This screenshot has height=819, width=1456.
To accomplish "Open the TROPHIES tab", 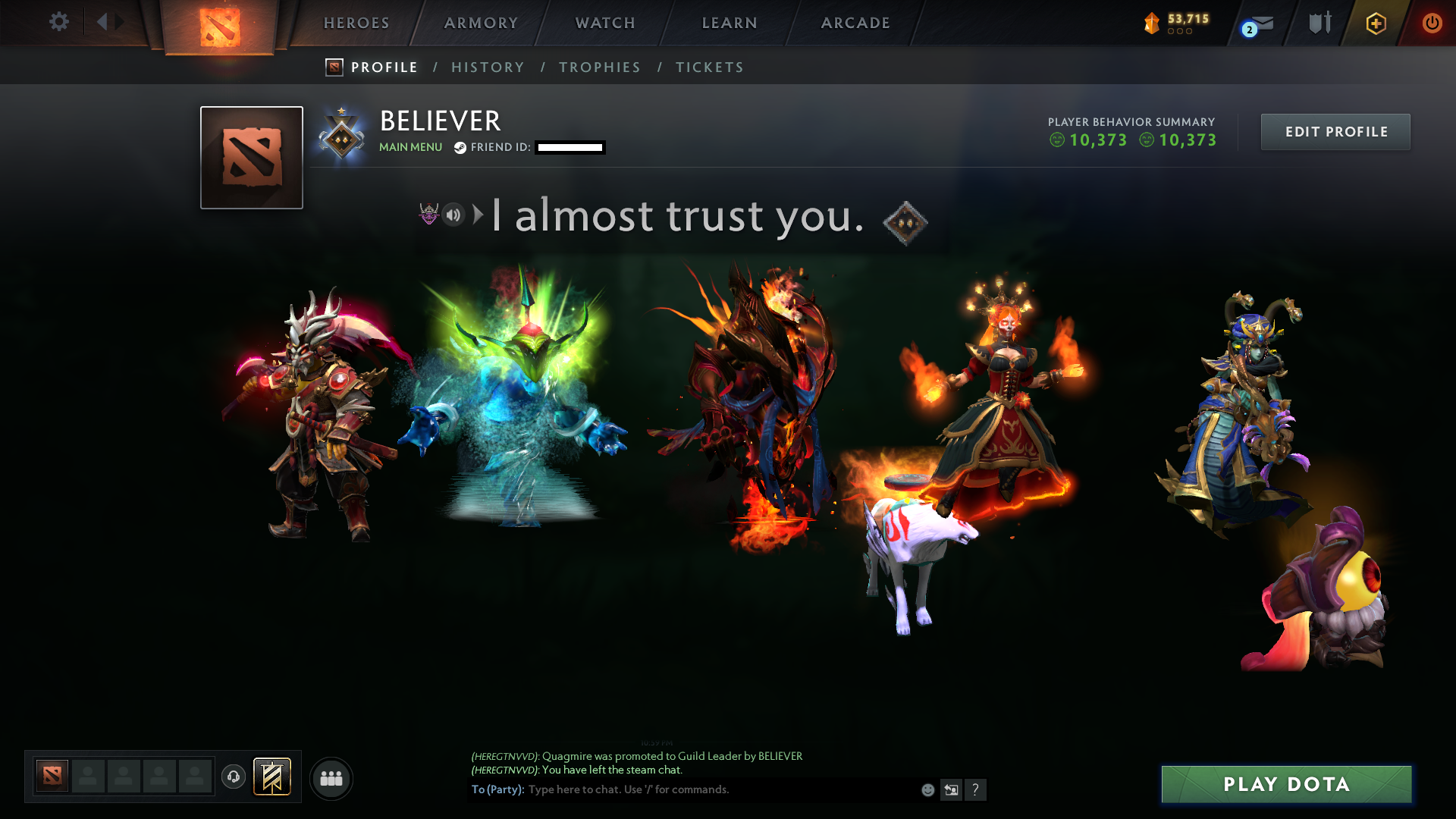I will 599,67.
